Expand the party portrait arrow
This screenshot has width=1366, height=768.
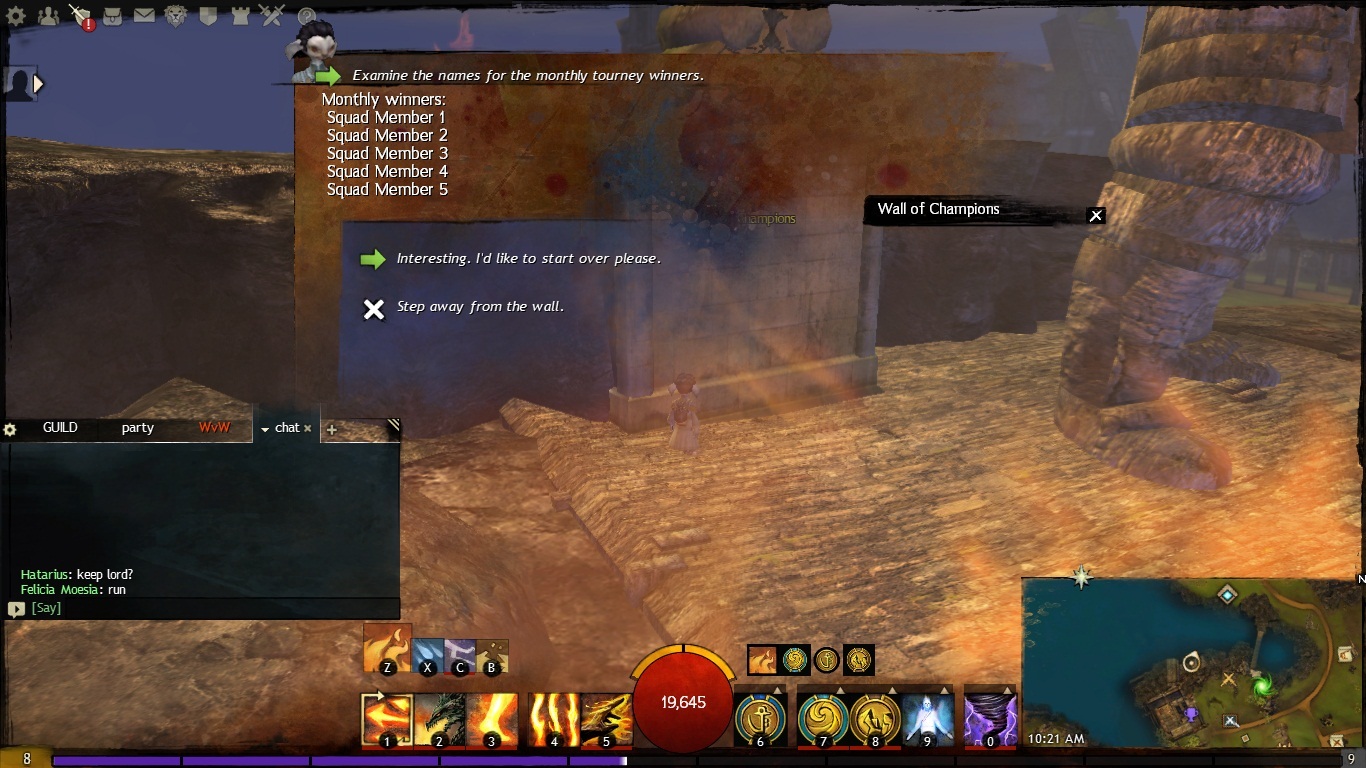pyautogui.click(x=39, y=85)
